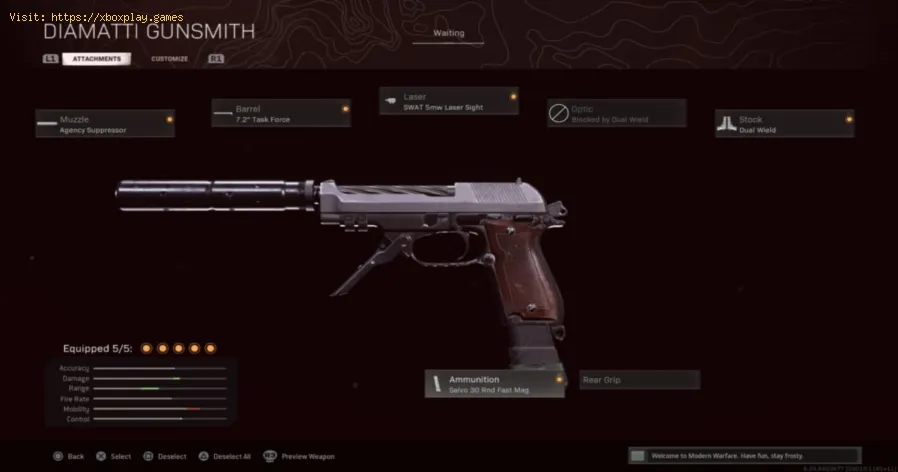Viewport: 898px width, 472px height.
Task: Open the Stock Dual Wield slot
Action: 785,123
